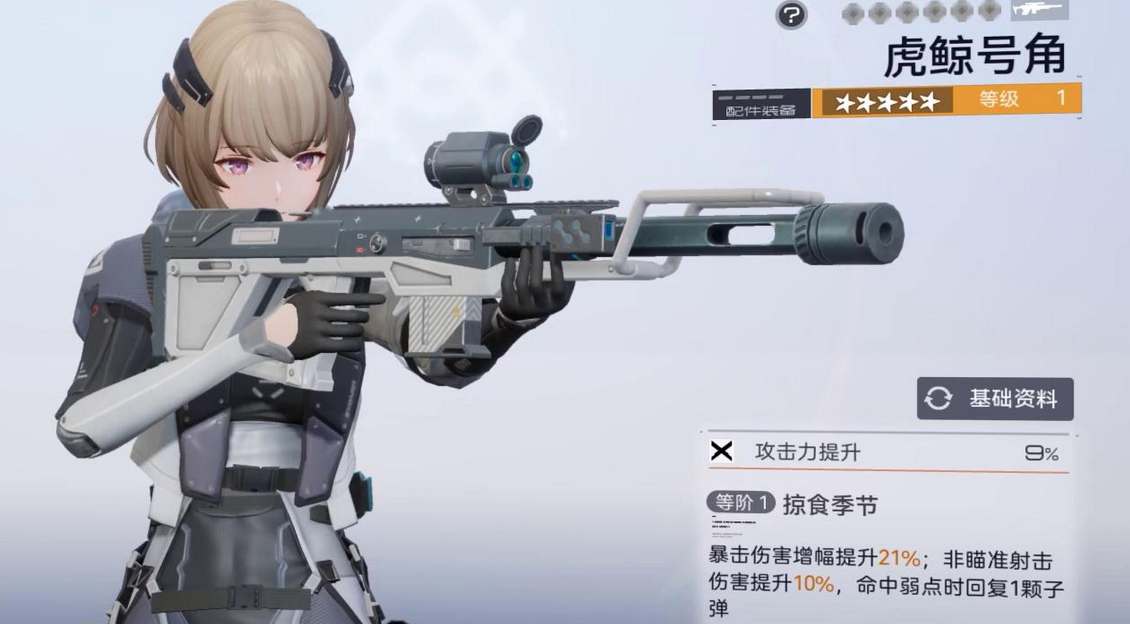Select the 掠食季节 skill entry
Screen dimensions: 1130x624
click(x=831, y=506)
